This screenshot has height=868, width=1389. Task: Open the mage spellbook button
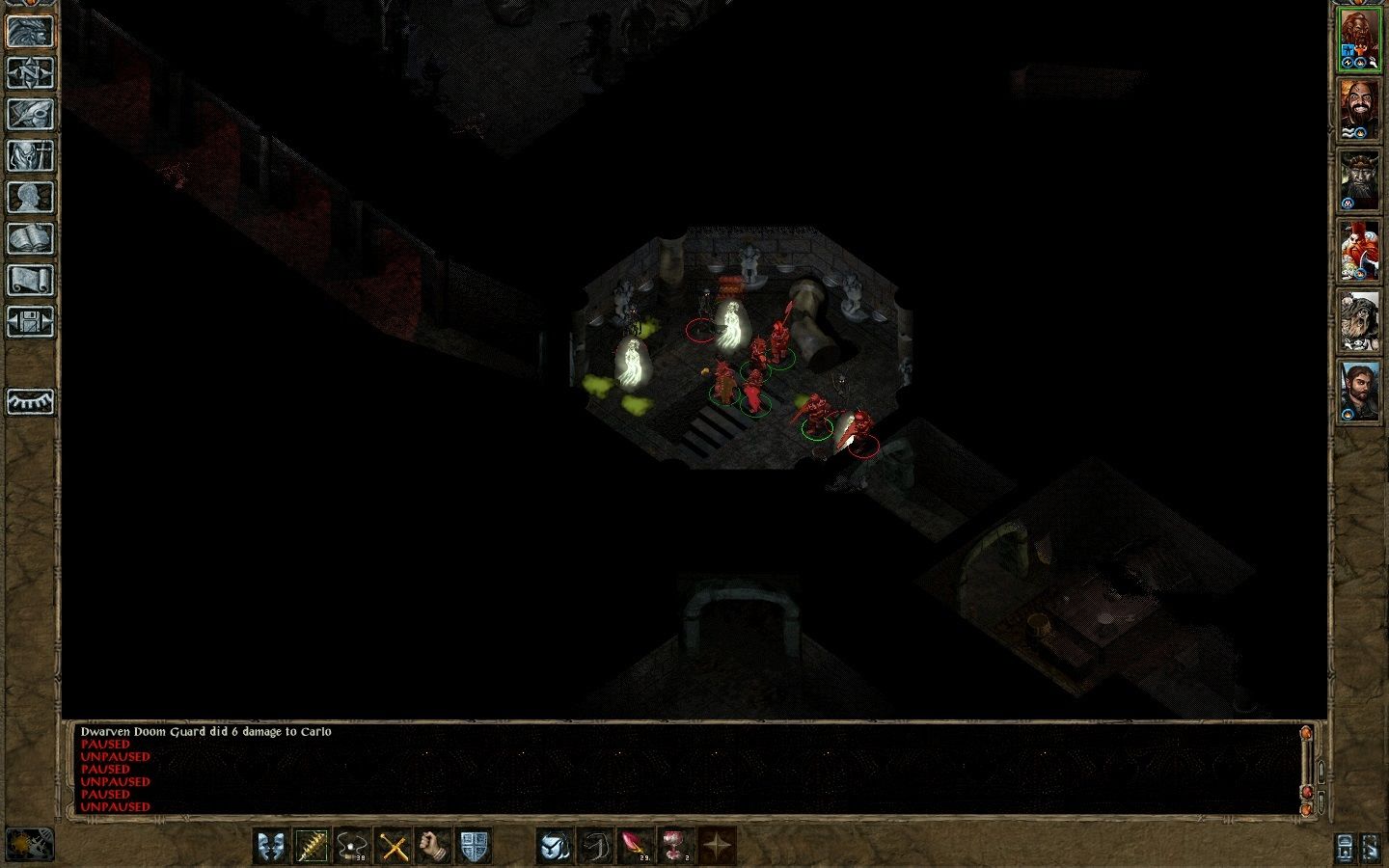[30, 238]
